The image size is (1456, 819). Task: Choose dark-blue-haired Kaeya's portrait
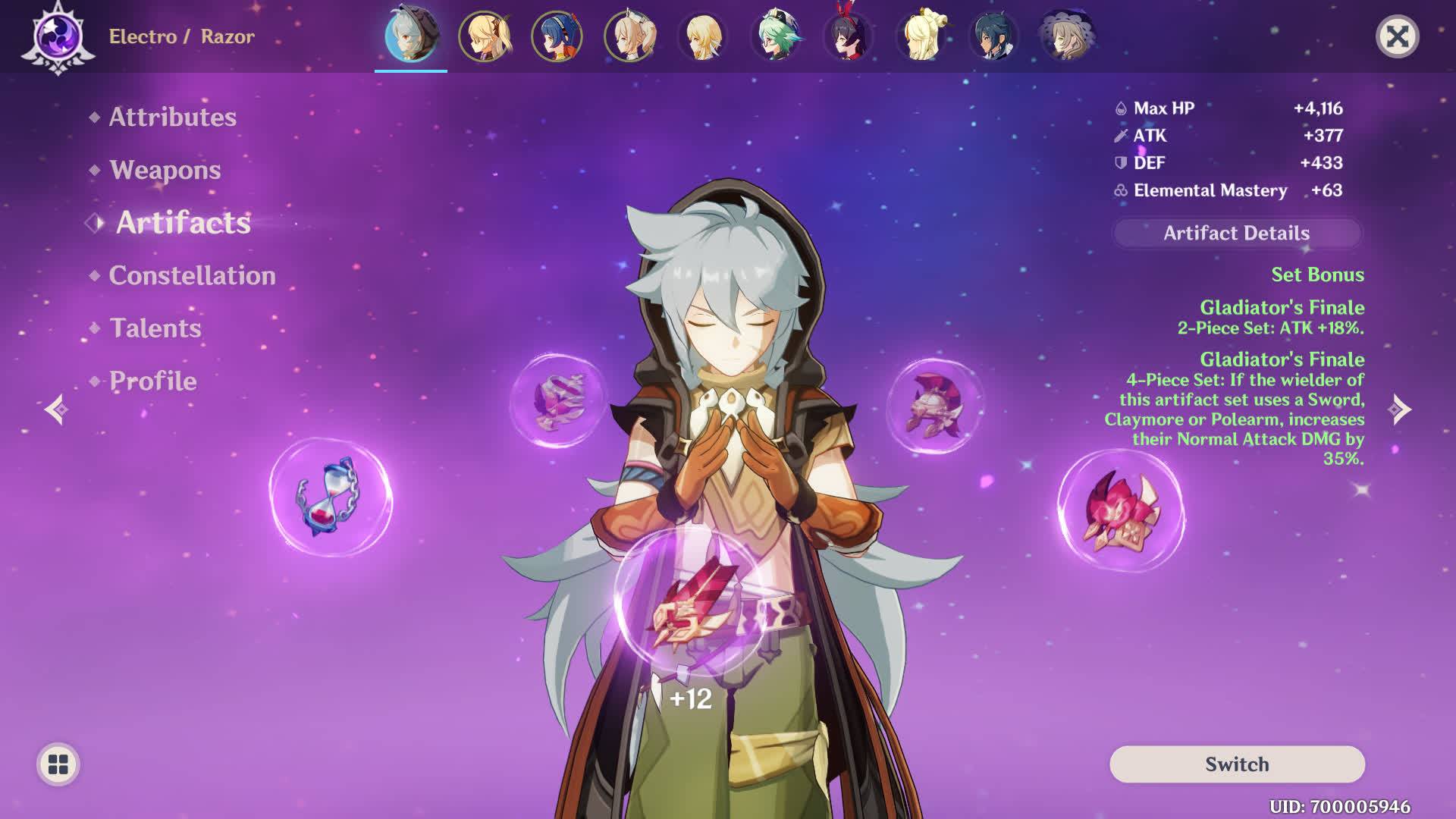(993, 36)
